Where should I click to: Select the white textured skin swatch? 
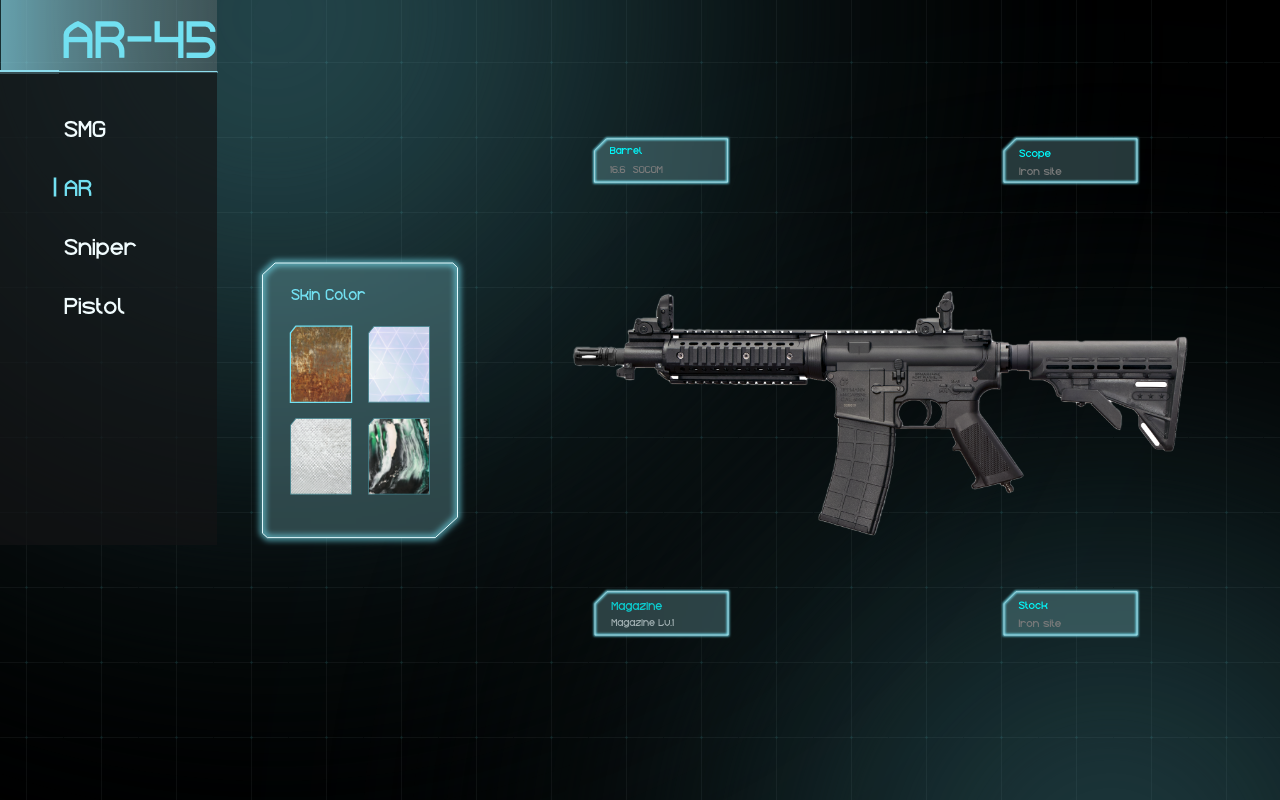[321, 456]
